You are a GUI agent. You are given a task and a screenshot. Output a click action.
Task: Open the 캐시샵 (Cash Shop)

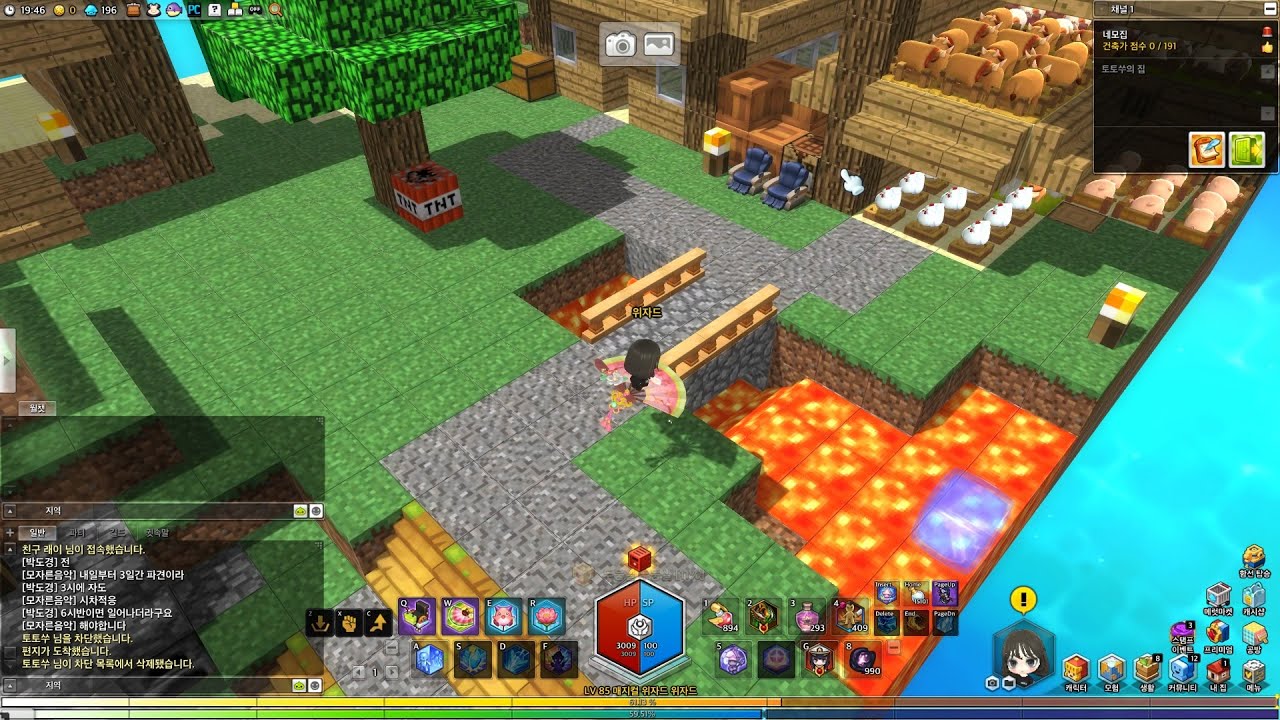[1254, 598]
